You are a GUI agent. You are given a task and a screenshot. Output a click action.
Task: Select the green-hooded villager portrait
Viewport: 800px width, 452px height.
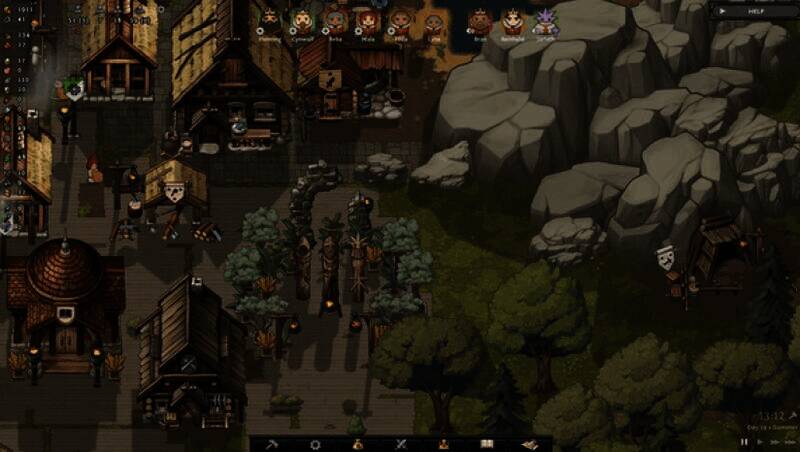(x=302, y=20)
